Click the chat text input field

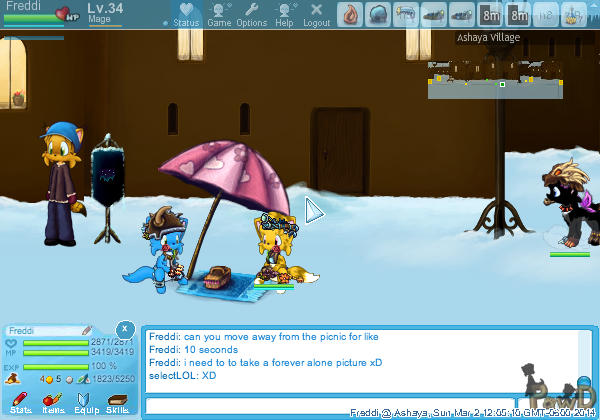(245, 406)
